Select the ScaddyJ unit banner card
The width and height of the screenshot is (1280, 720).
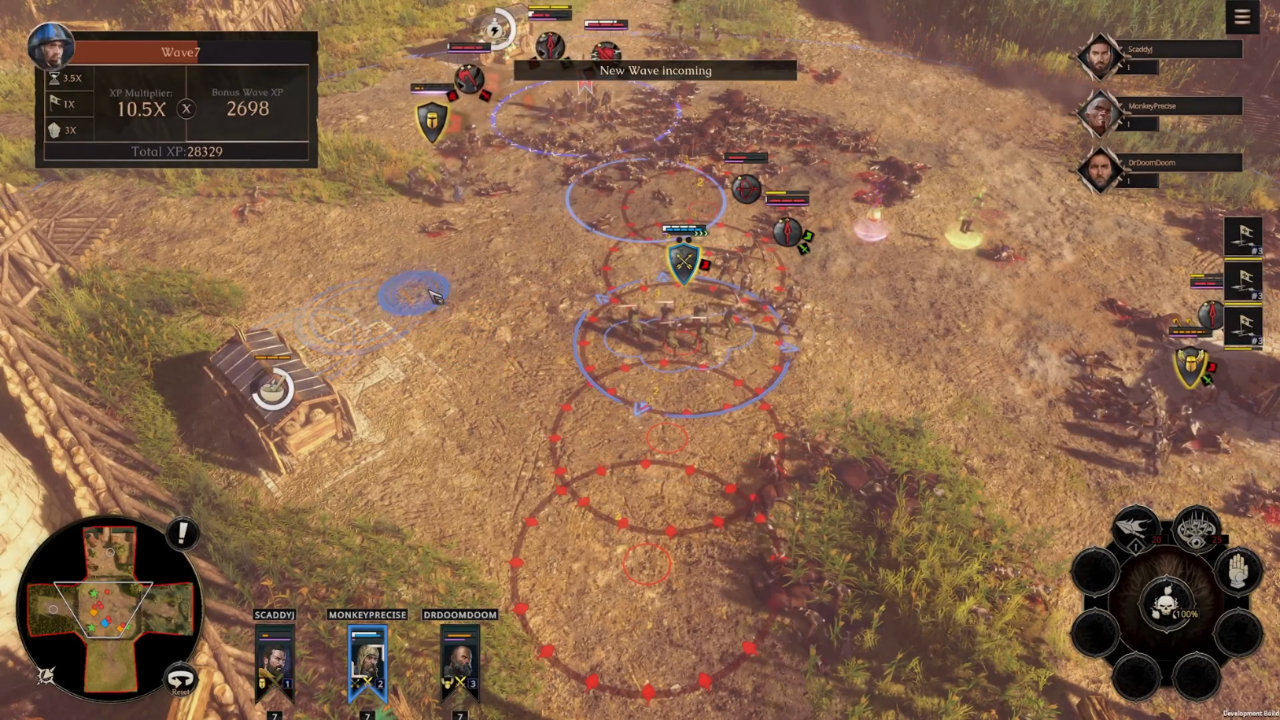[274, 662]
